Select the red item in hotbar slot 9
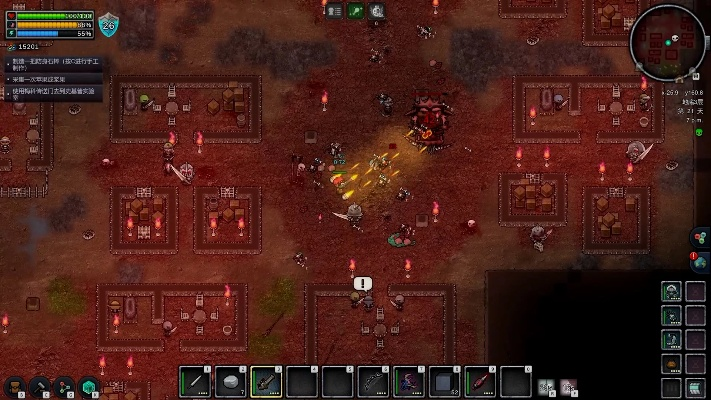 [x=479, y=381]
